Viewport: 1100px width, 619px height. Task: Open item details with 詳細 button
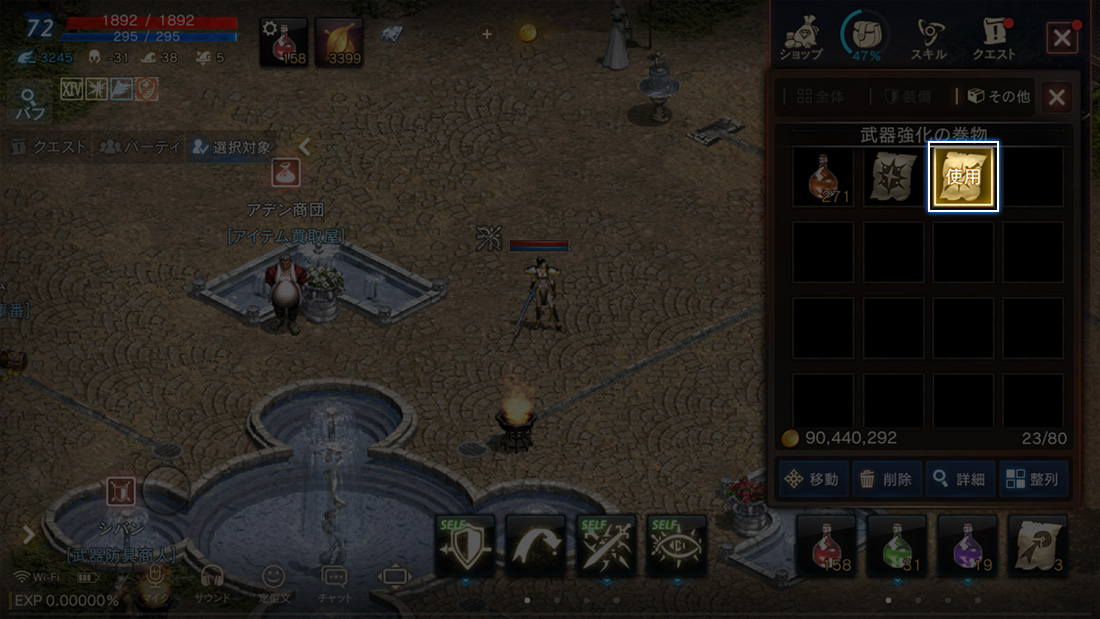(x=959, y=479)
